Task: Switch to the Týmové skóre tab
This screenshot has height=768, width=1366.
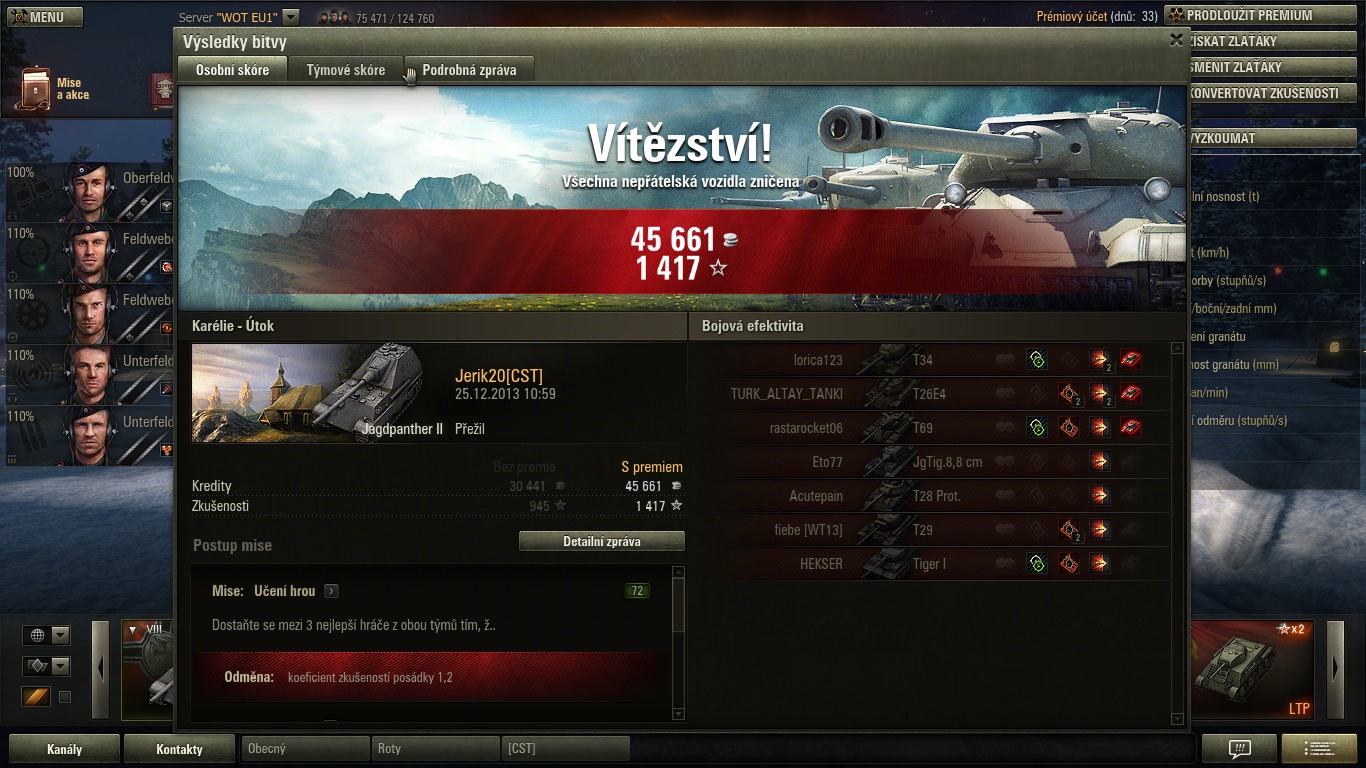Action: [x=345, y=70]
